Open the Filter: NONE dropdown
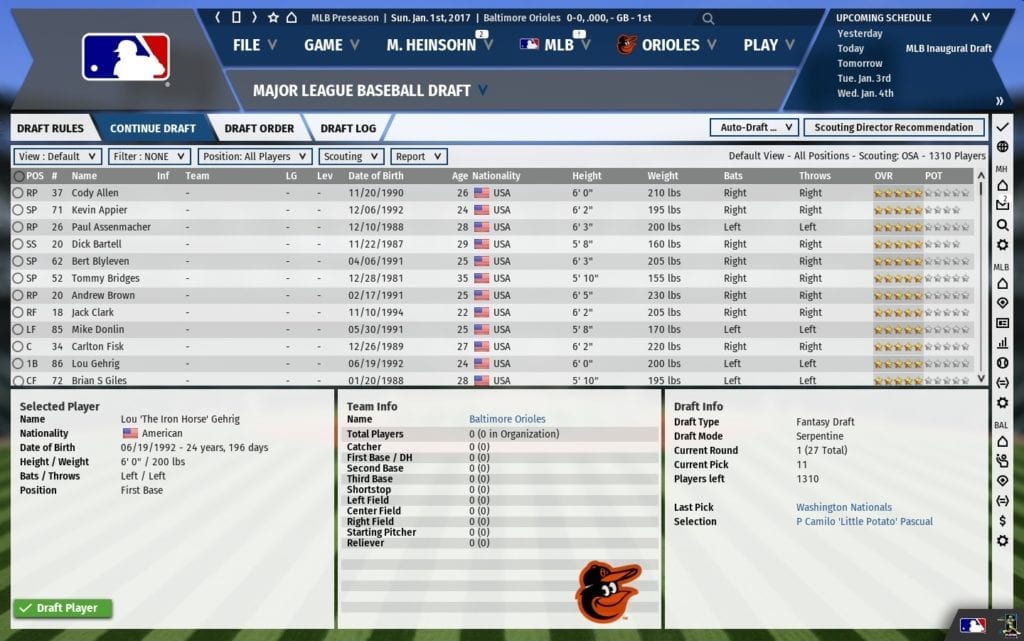Viewport: 1024px width, 641px height. 150,156
